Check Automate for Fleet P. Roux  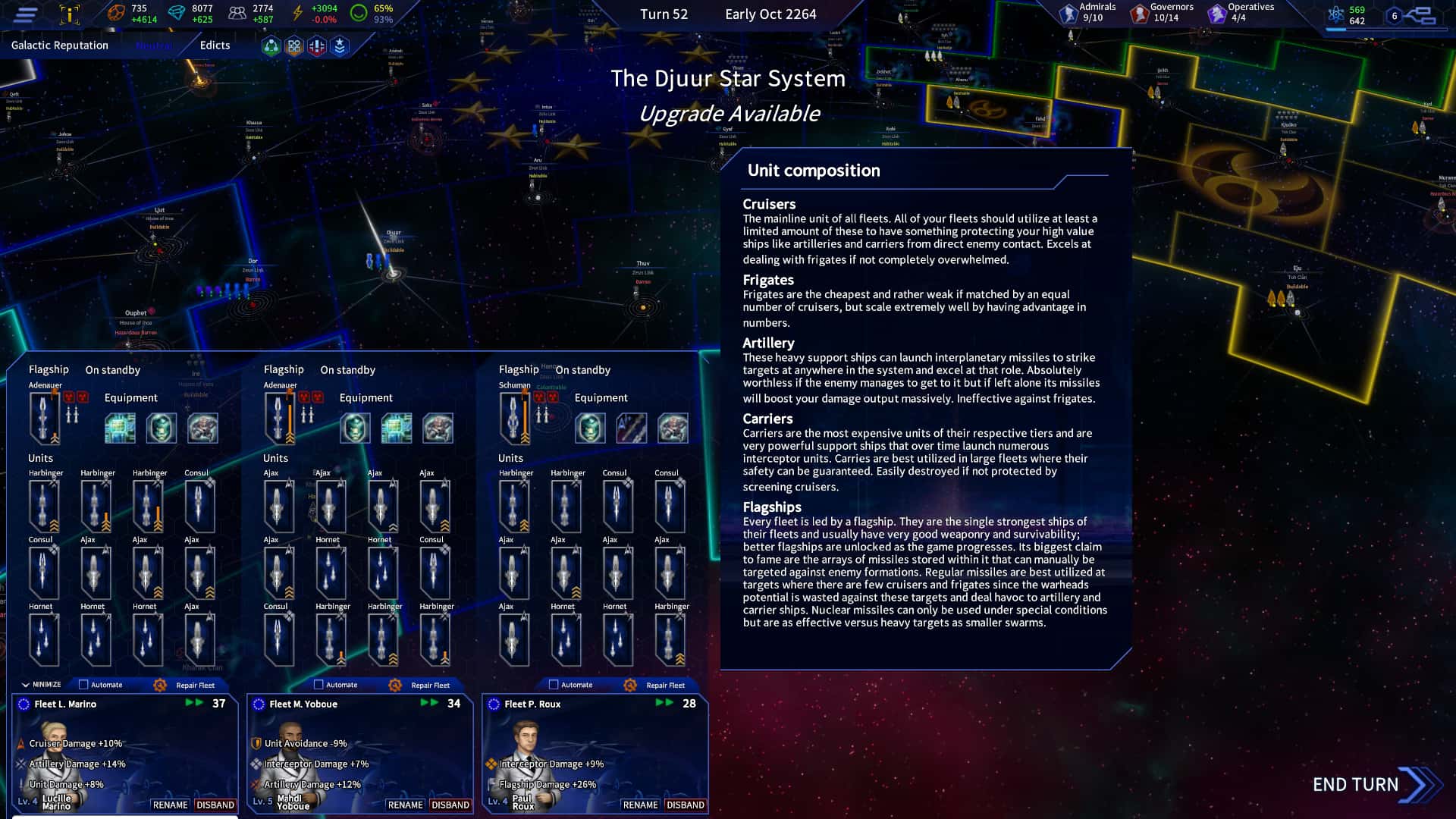coord(554,684)
